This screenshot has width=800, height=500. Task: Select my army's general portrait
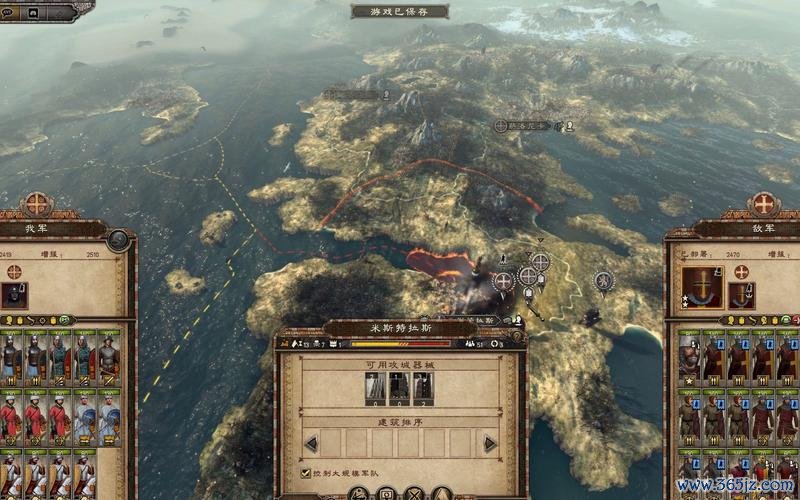pyautogui.click(x=15, y=295)
